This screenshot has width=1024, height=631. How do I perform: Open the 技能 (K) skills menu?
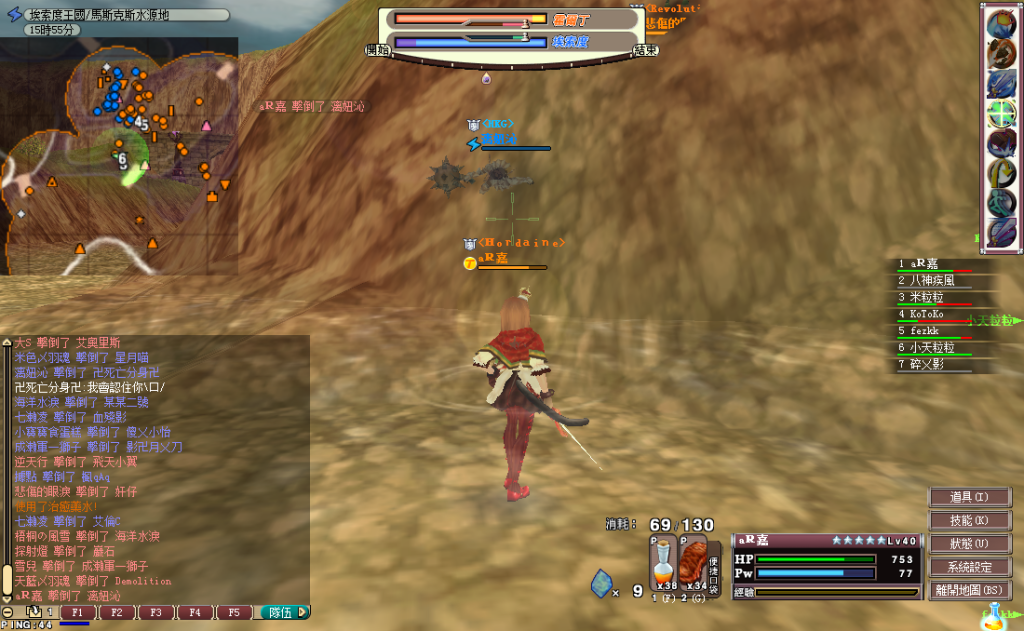tap(968, 520)
